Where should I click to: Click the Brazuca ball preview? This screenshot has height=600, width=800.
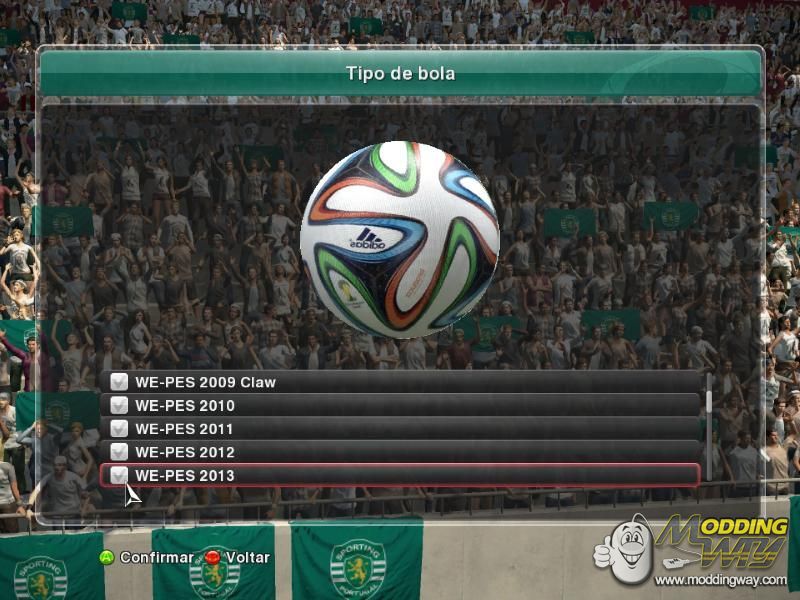pyautogui.click(x=400, y=239)
